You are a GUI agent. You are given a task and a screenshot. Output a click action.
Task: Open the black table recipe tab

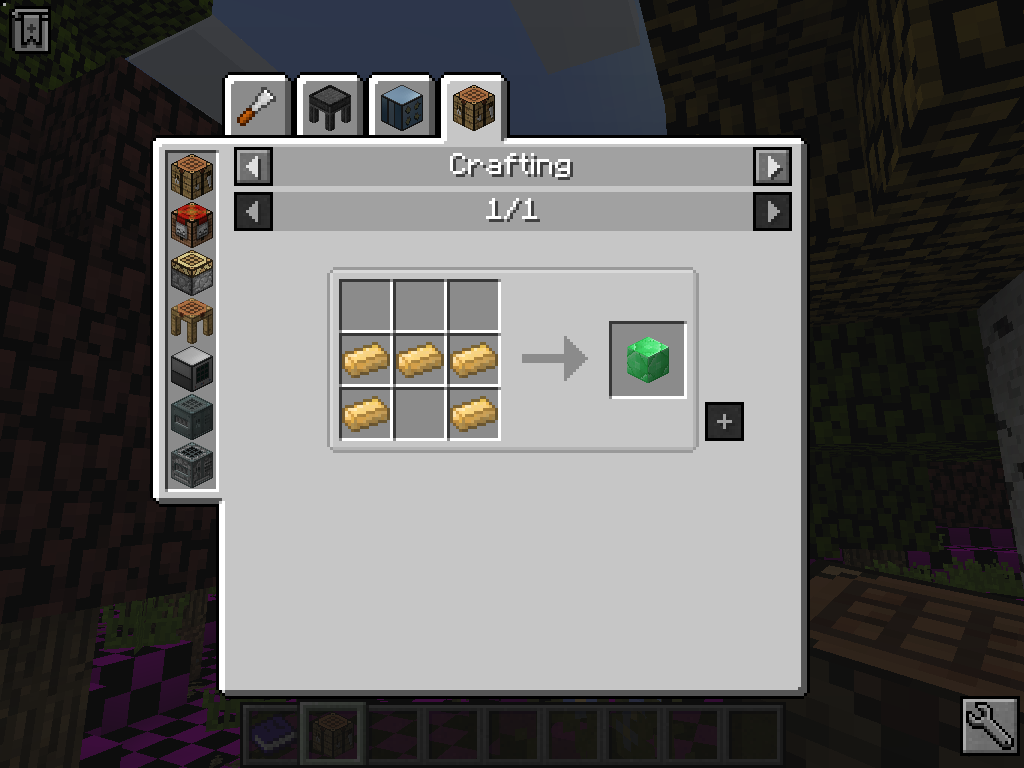(329, 106)
